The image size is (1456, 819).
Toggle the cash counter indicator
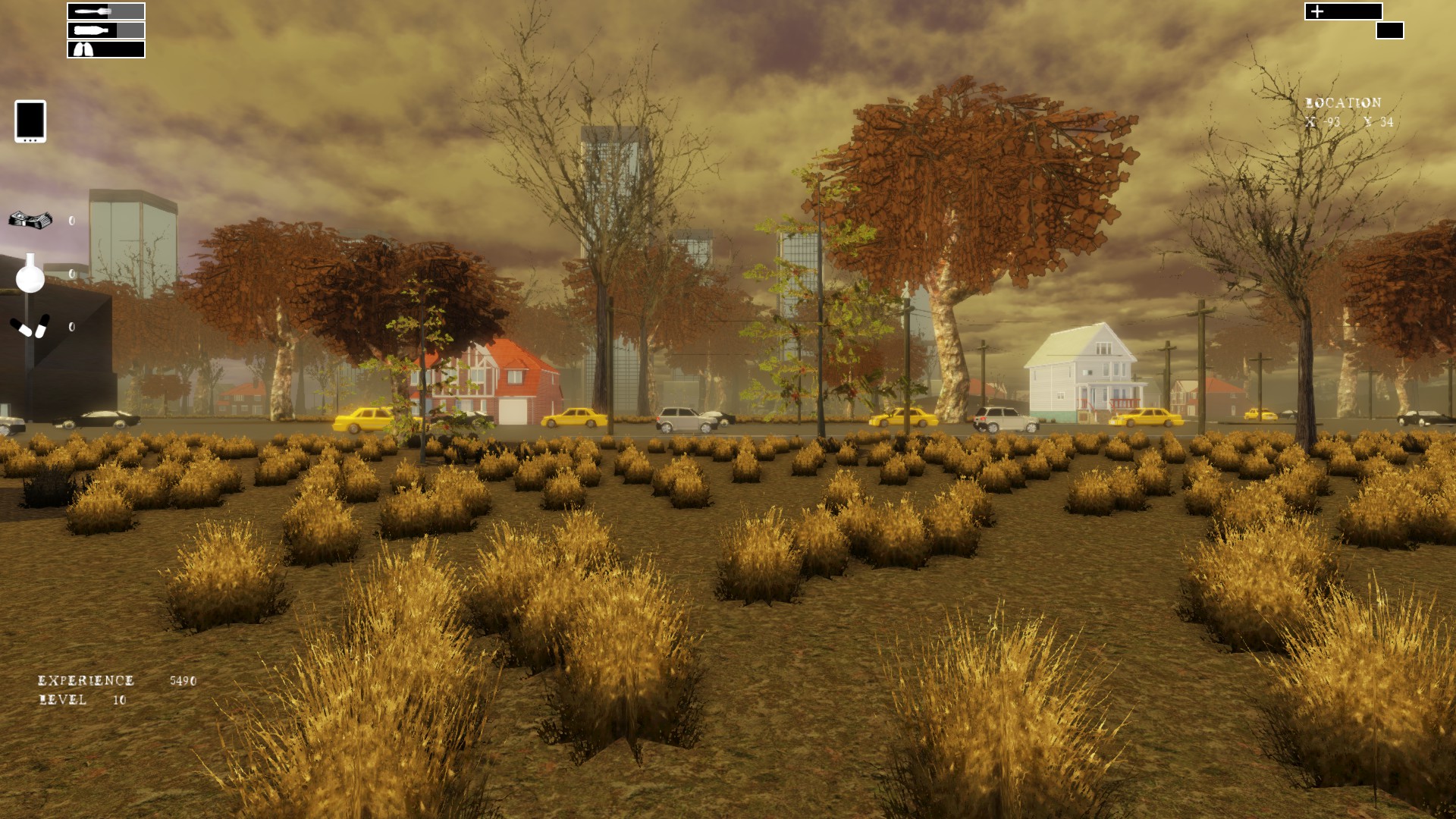[71, 221]
